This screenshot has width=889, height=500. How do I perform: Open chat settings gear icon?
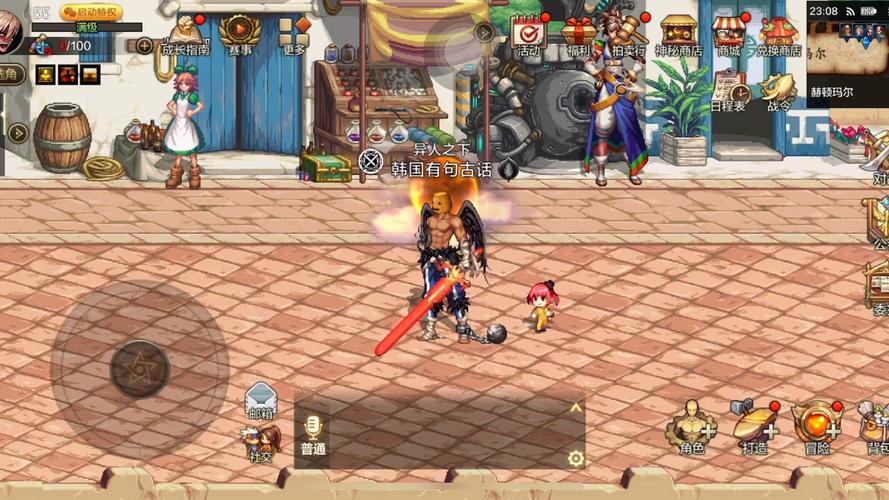pyautogui.click(x=575, y=459)
